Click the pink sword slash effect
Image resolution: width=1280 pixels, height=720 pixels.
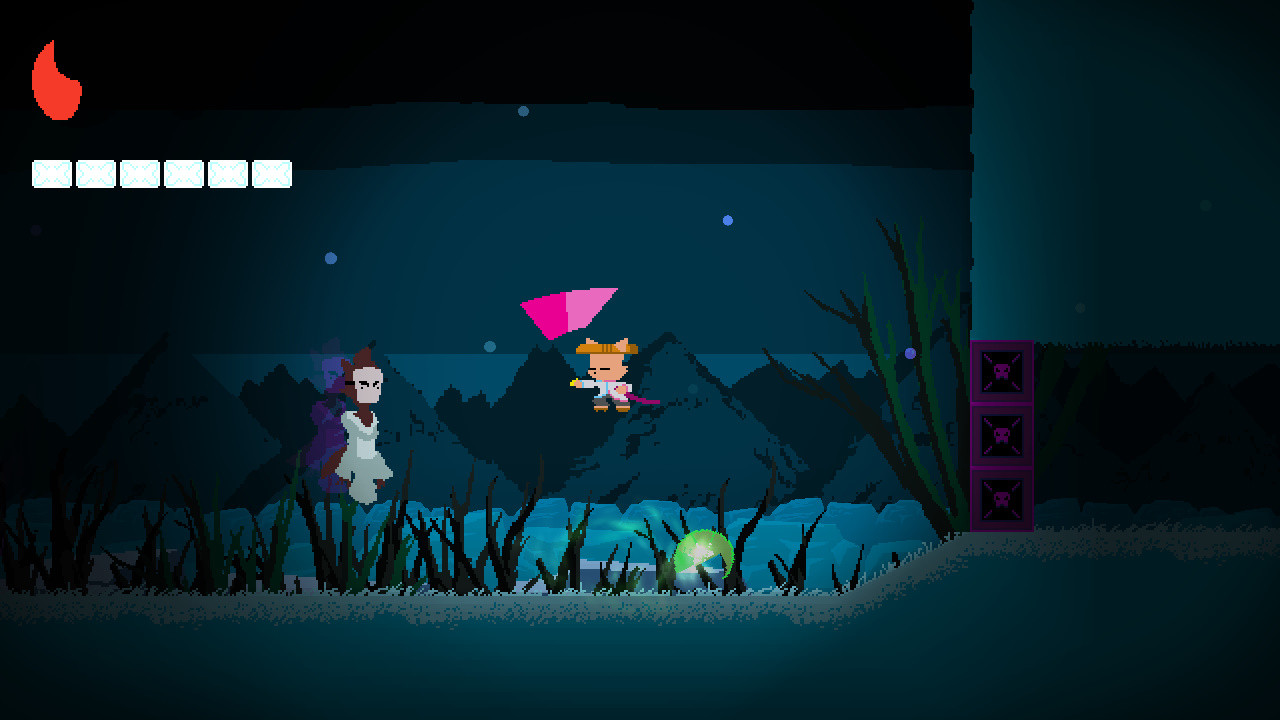[565, 310]
